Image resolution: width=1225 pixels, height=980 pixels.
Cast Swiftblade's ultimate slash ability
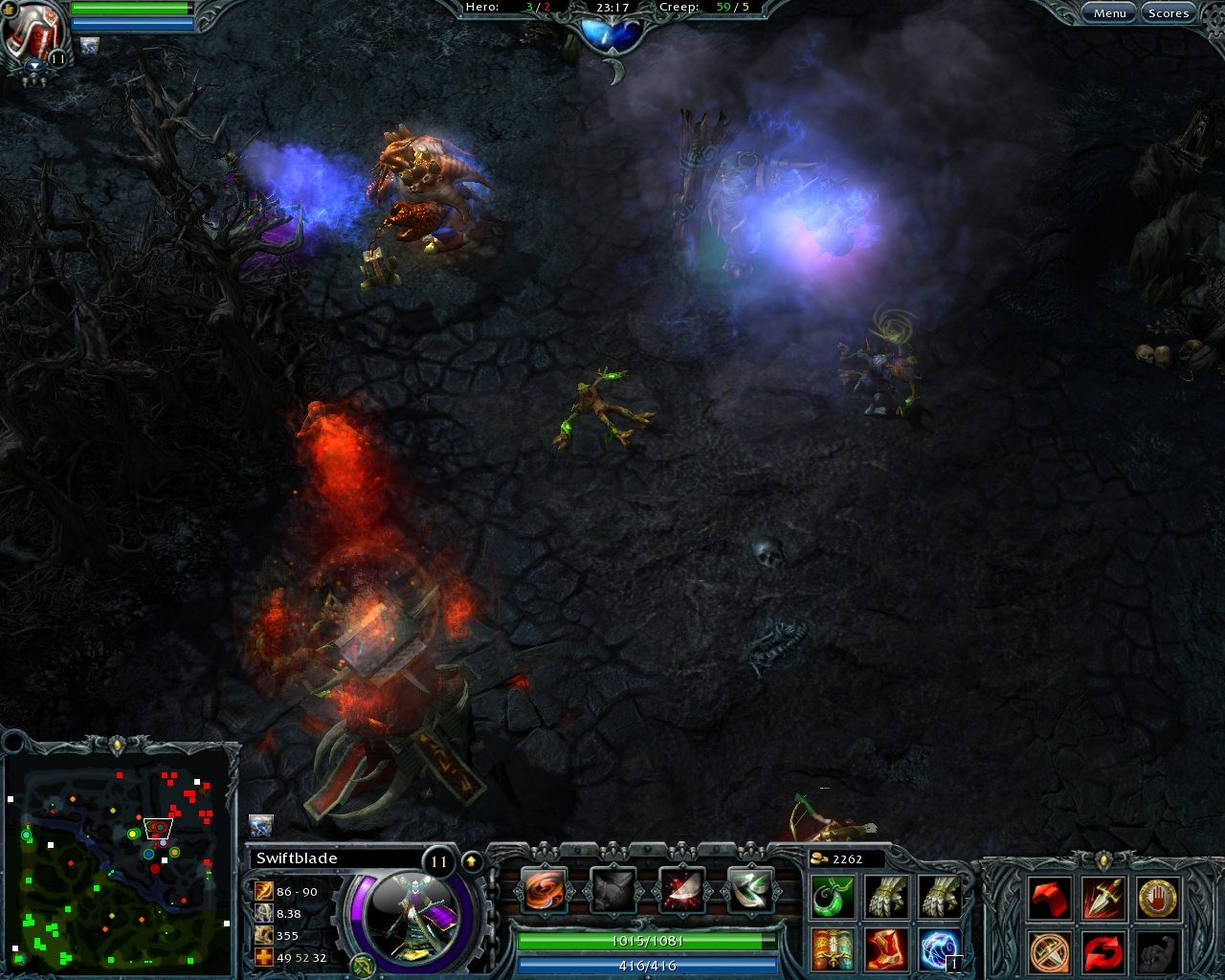coord(750,889)
